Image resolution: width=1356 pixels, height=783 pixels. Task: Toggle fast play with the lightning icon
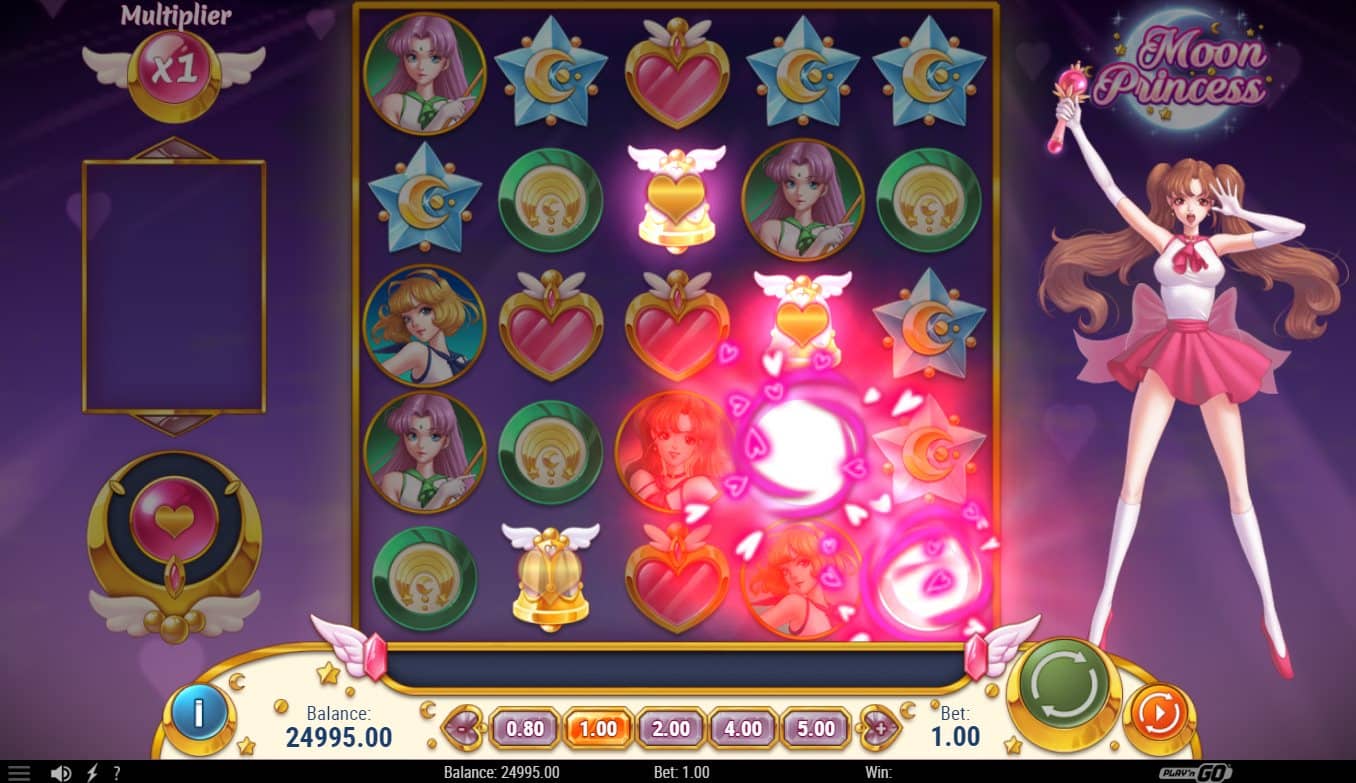coord(90,770)
